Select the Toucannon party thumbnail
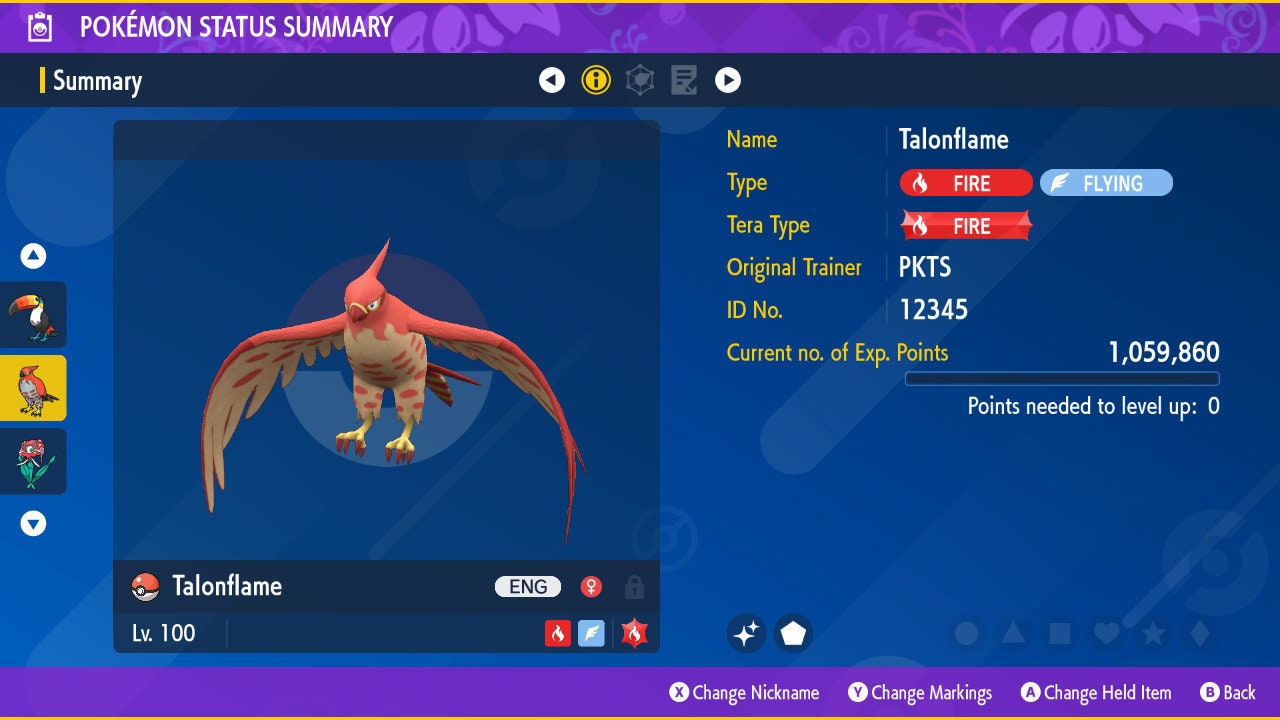This screenshot has width=1280, height=720. click(34, 314)
